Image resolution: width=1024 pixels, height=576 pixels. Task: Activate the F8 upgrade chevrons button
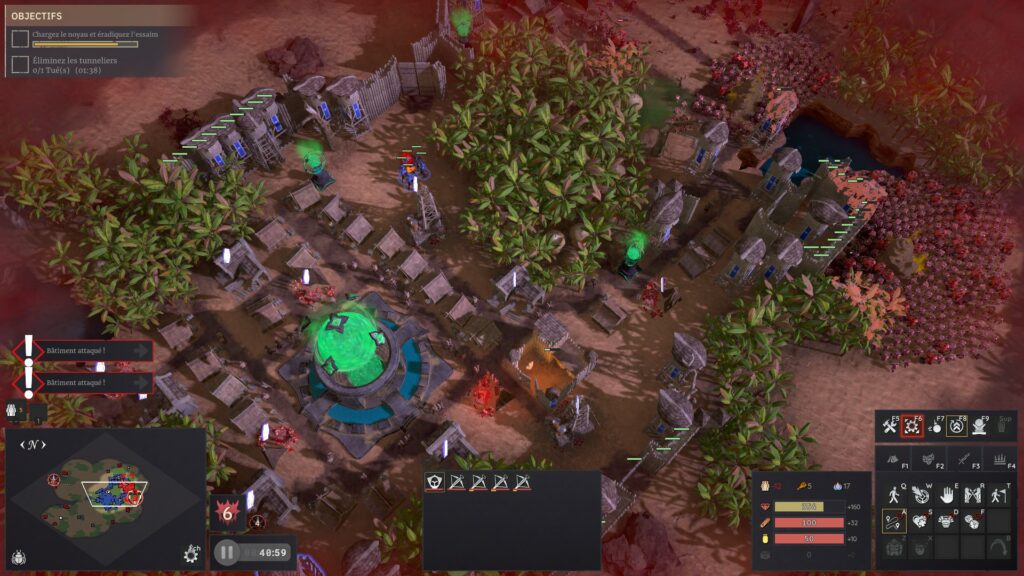tap(956, 427)
